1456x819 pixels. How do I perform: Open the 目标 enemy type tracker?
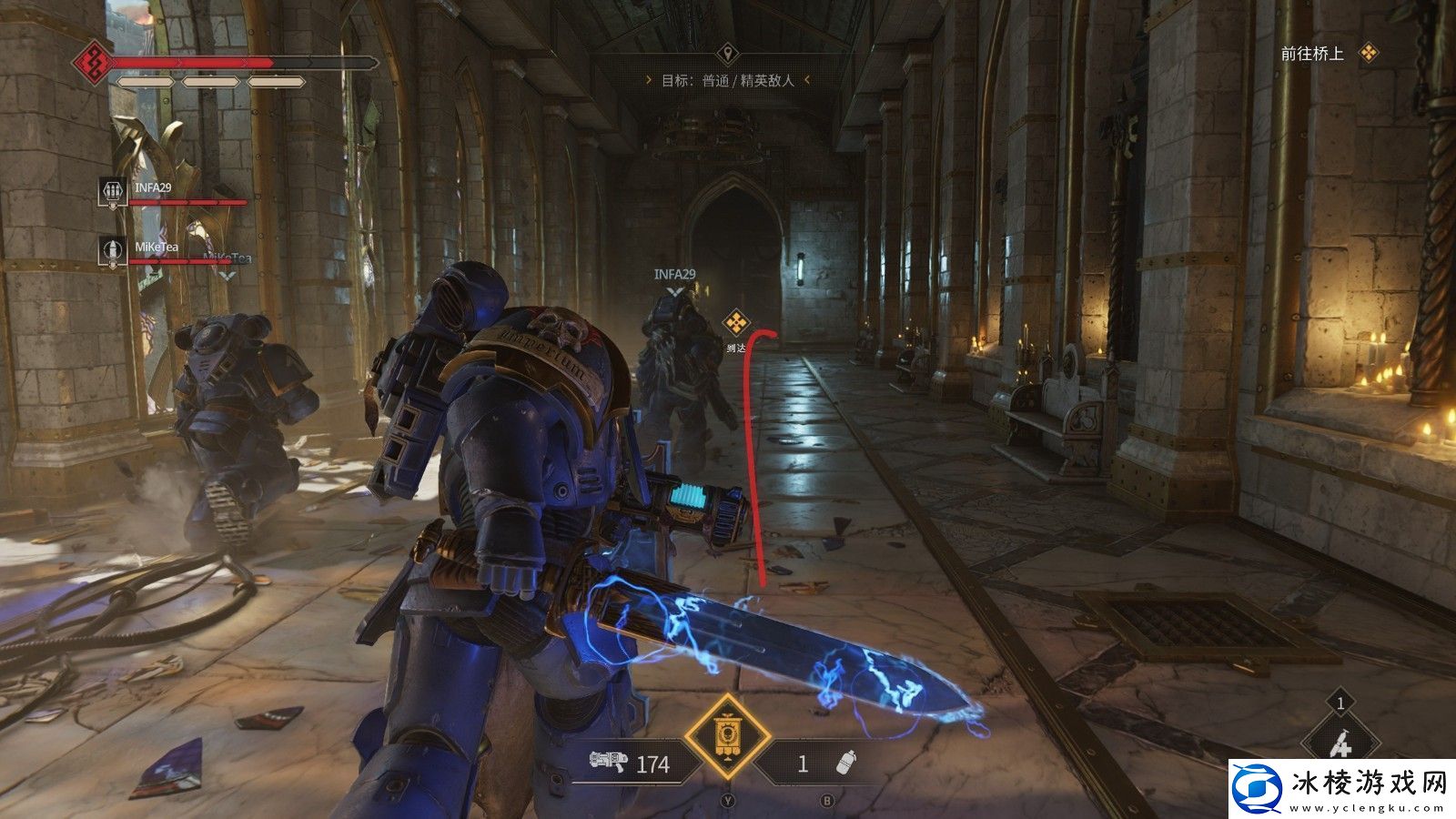click(x=727, y=81)
